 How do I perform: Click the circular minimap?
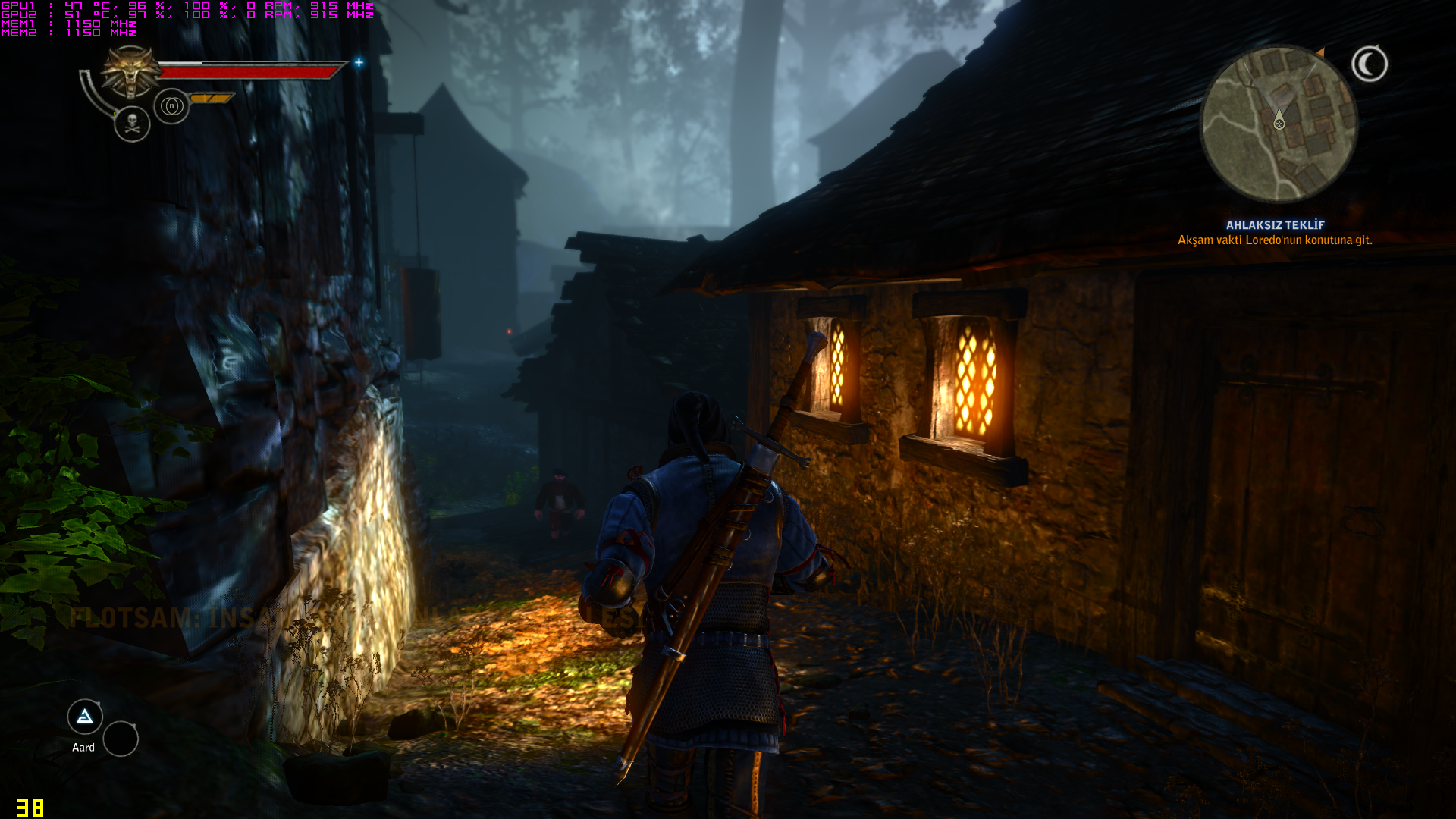1279,124
